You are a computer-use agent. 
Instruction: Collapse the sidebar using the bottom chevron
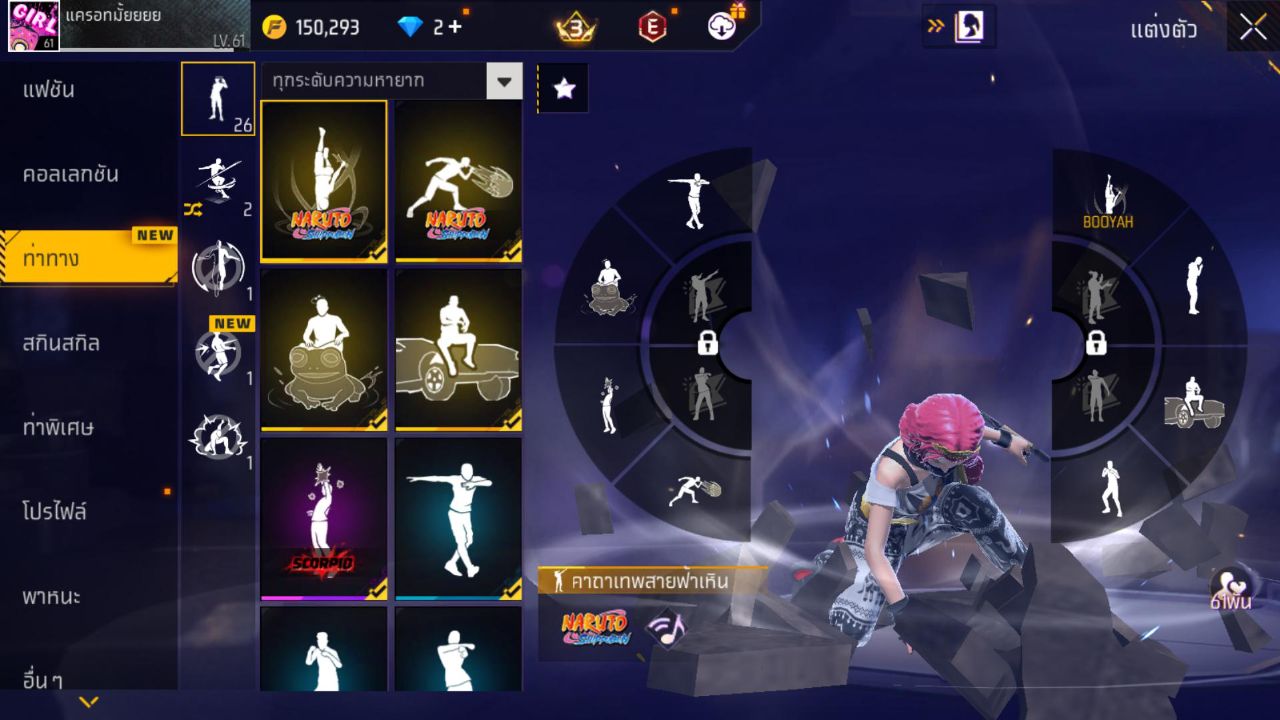point(87,703)
